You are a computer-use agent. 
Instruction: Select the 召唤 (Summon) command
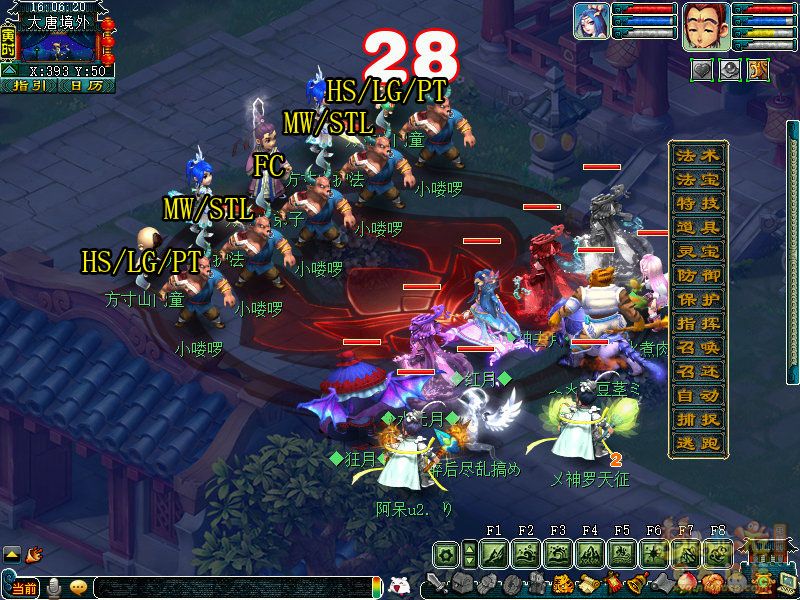[x=697, y=347]
